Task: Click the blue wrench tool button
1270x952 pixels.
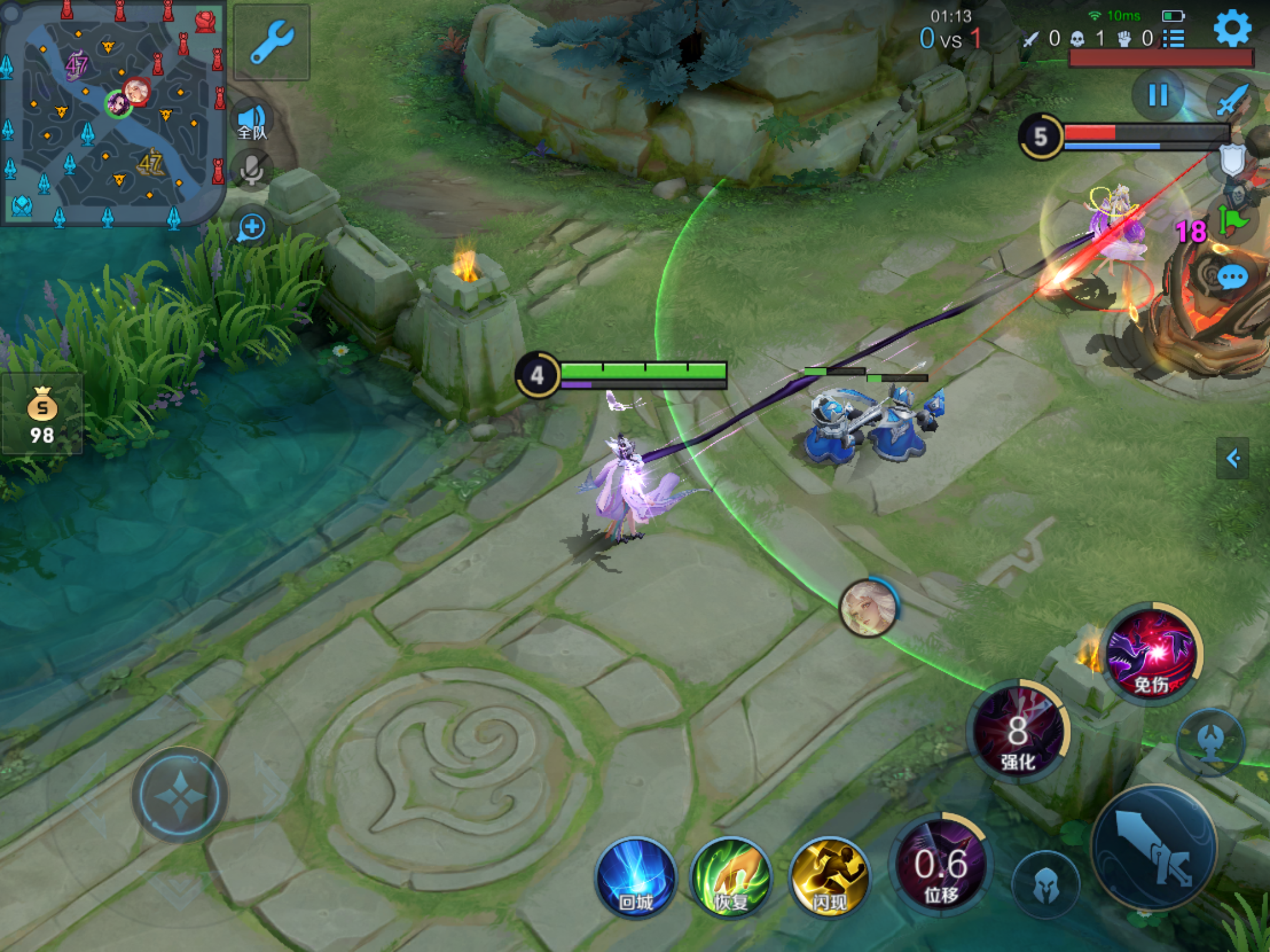Action: (x=272, y=42)
